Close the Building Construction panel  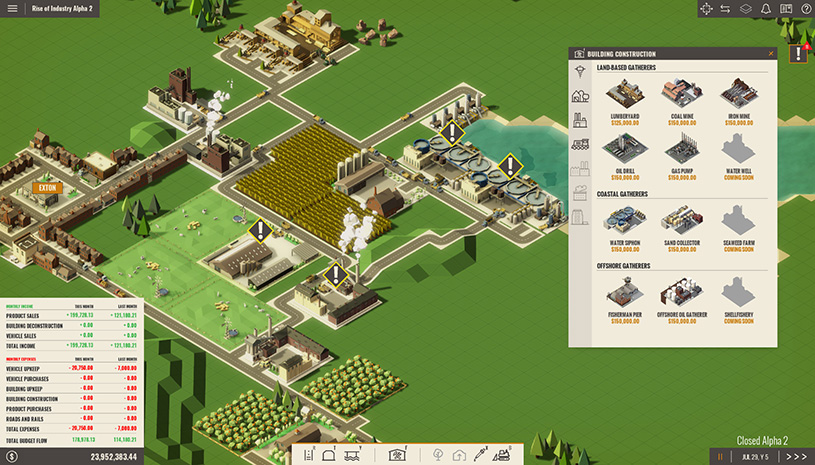click(771, 53)
